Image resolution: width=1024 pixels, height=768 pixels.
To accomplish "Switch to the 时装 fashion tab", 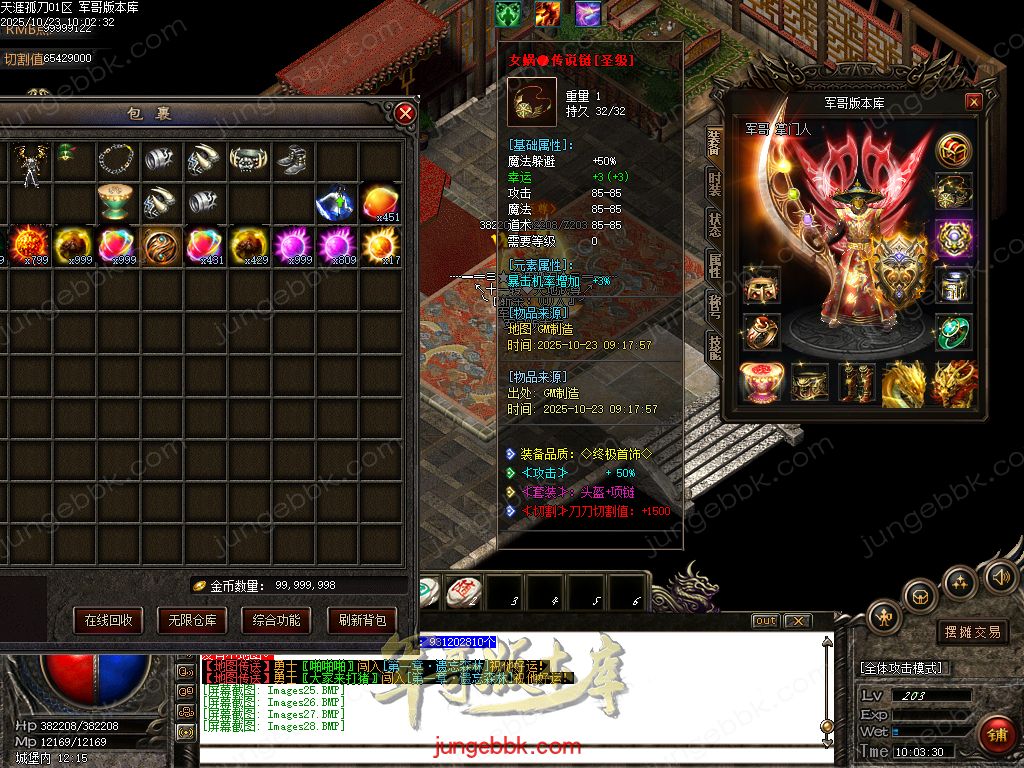I will point(714,185).
